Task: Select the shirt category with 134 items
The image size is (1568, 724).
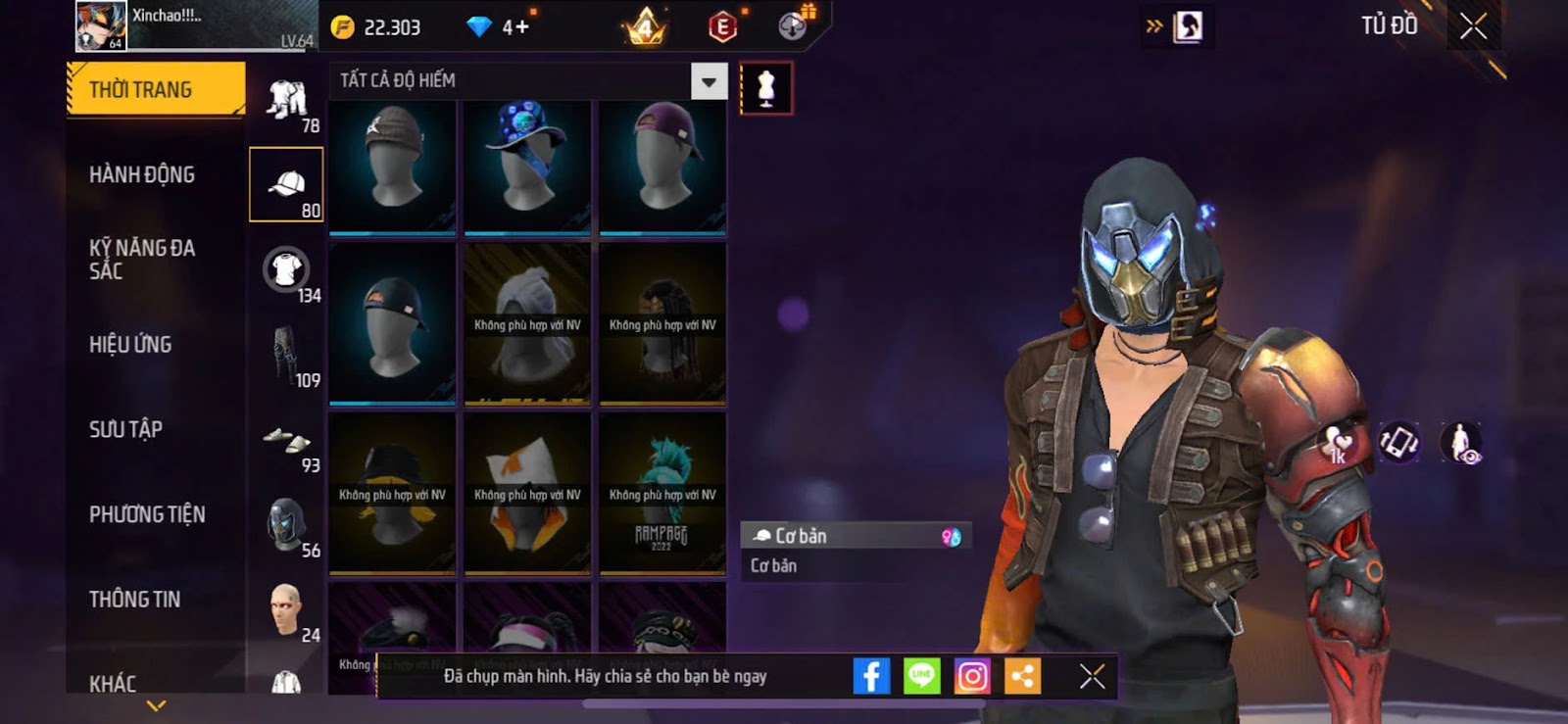Action: (286, 270)
